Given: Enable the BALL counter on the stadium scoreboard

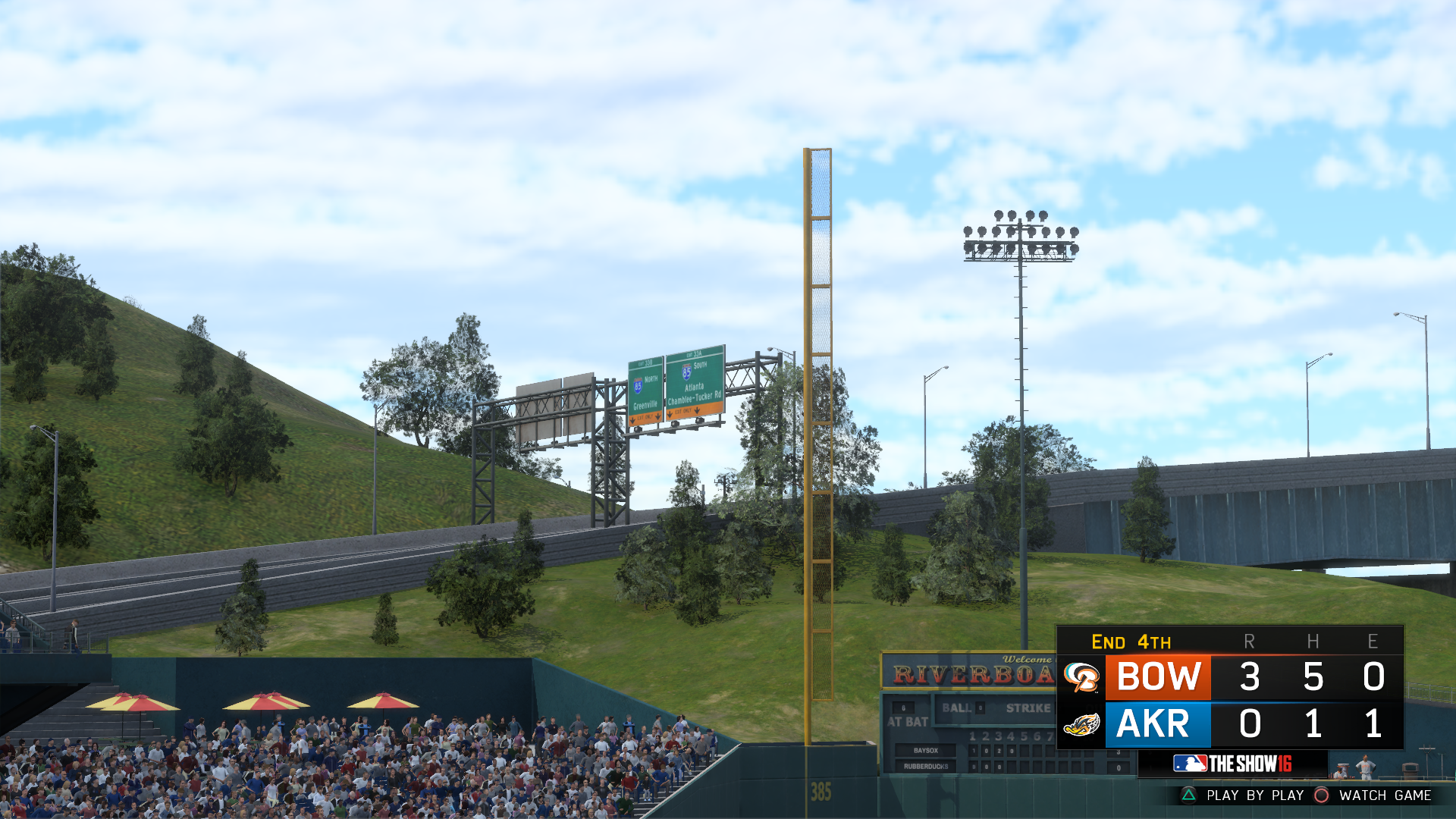Looking at the screenshot, I should point(955,708).
